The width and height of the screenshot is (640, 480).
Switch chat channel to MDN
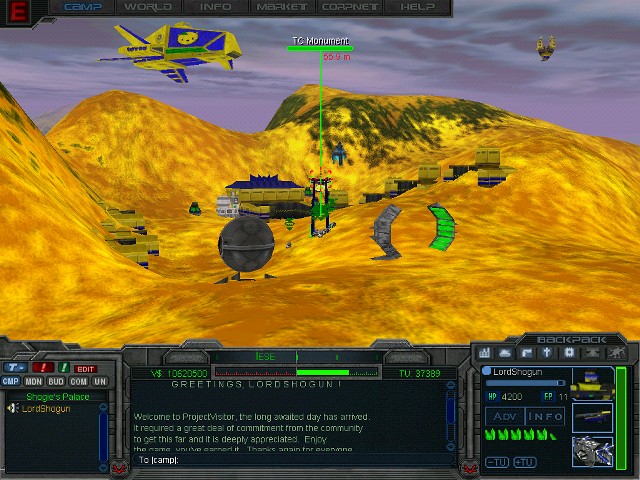tap(33, 381)
